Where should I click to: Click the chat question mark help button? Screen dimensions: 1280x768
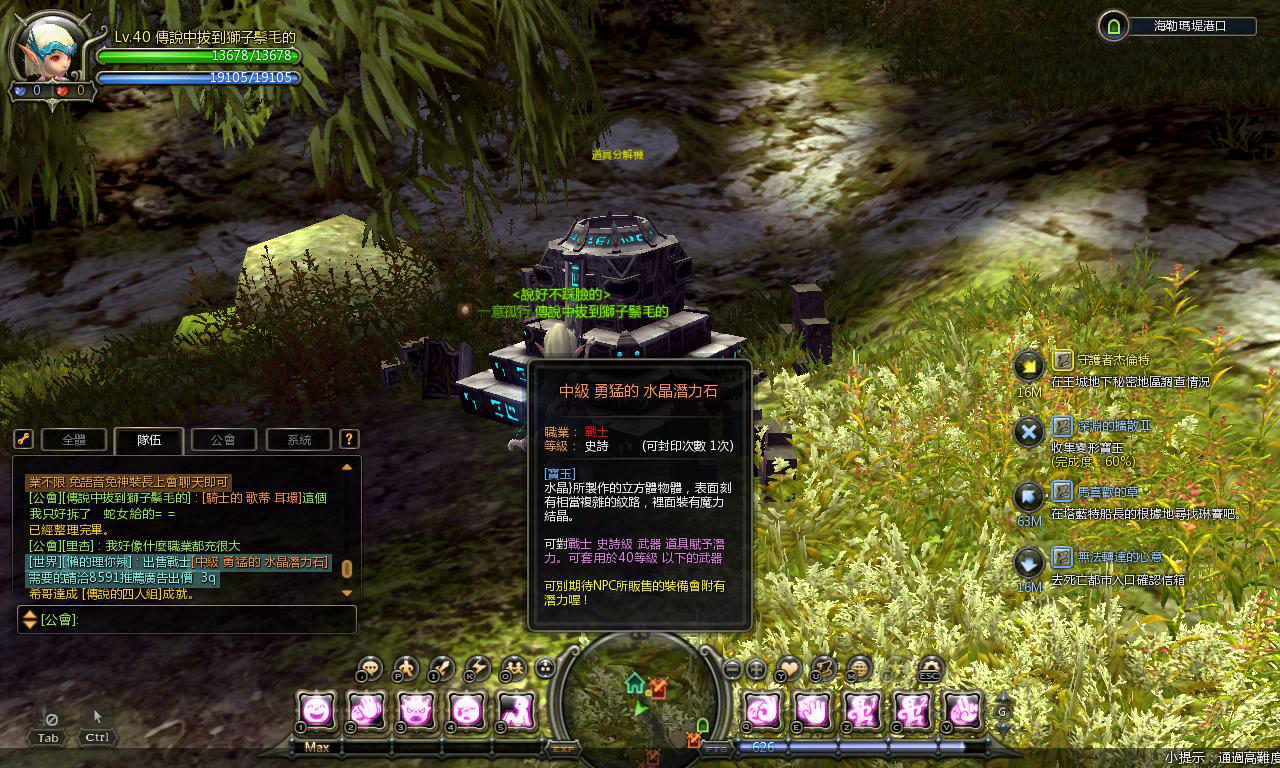(348, 439)
